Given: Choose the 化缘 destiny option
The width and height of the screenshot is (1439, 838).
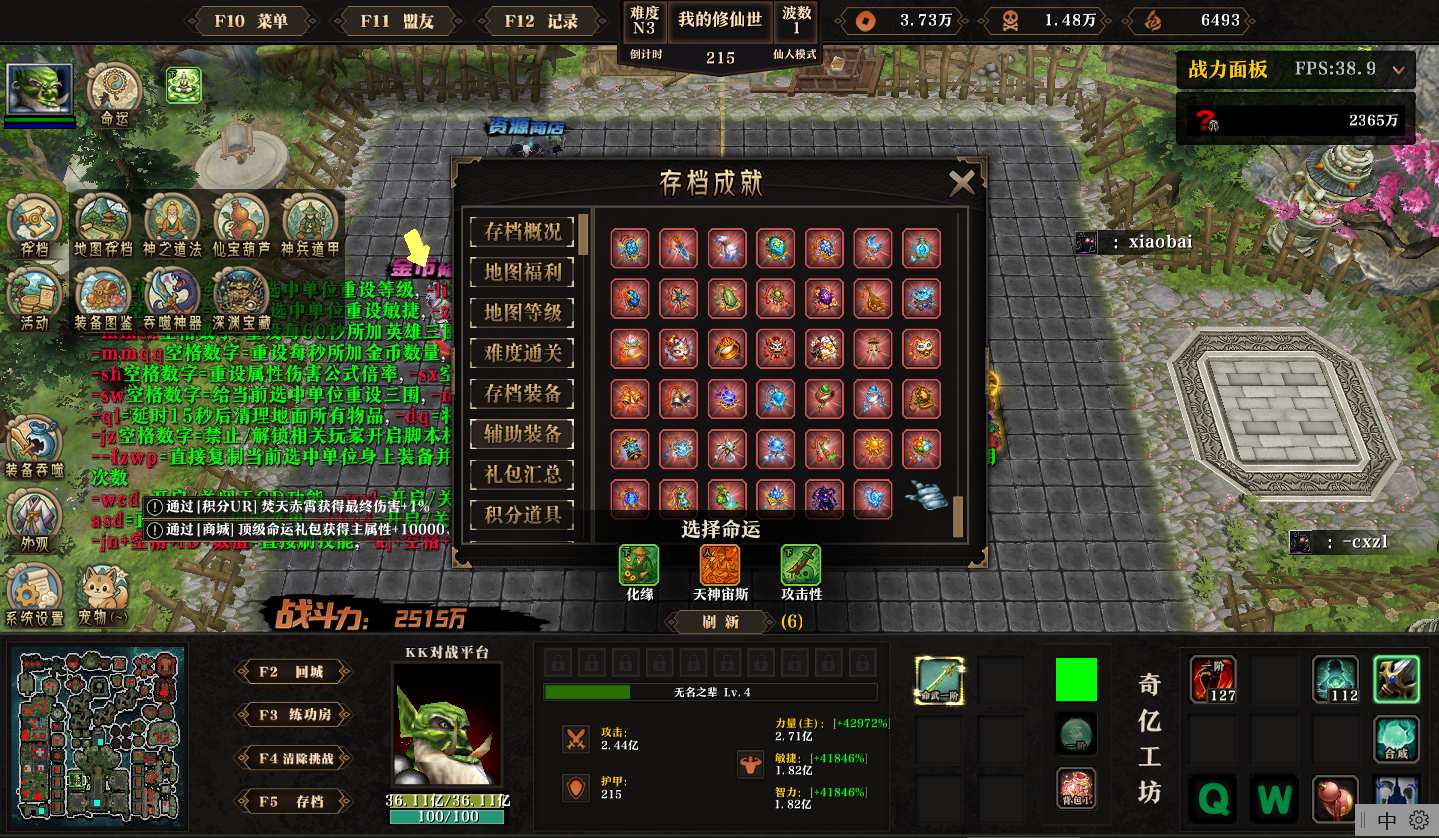Looking at the screenshot, I should click(x=639, y=566).
